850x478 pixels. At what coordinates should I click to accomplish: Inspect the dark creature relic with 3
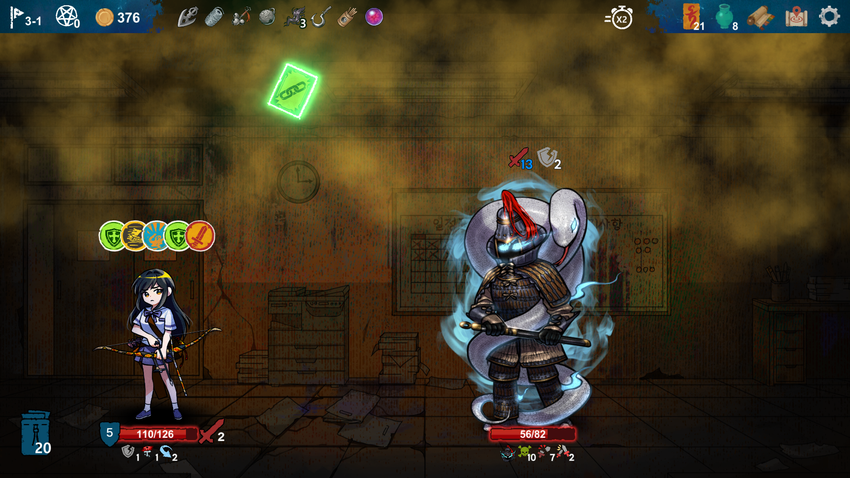point(294,16)
